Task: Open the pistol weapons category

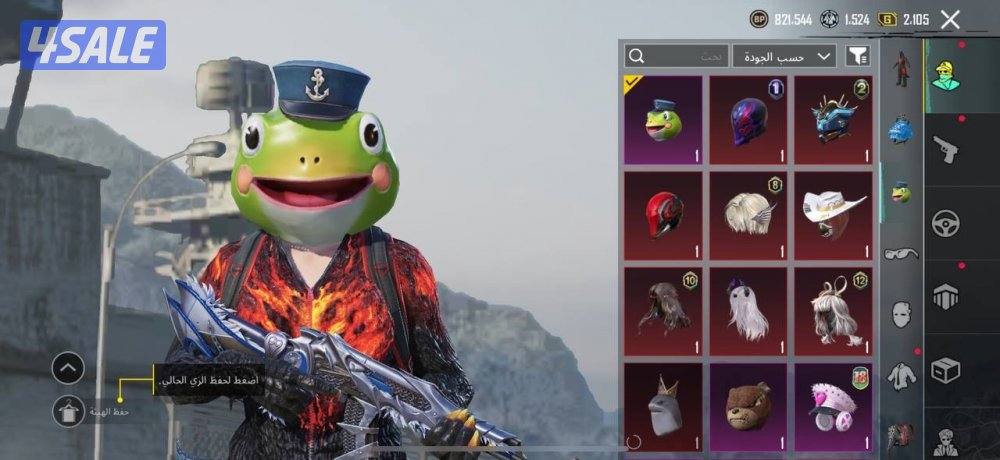Action: [x=945, y=150]
